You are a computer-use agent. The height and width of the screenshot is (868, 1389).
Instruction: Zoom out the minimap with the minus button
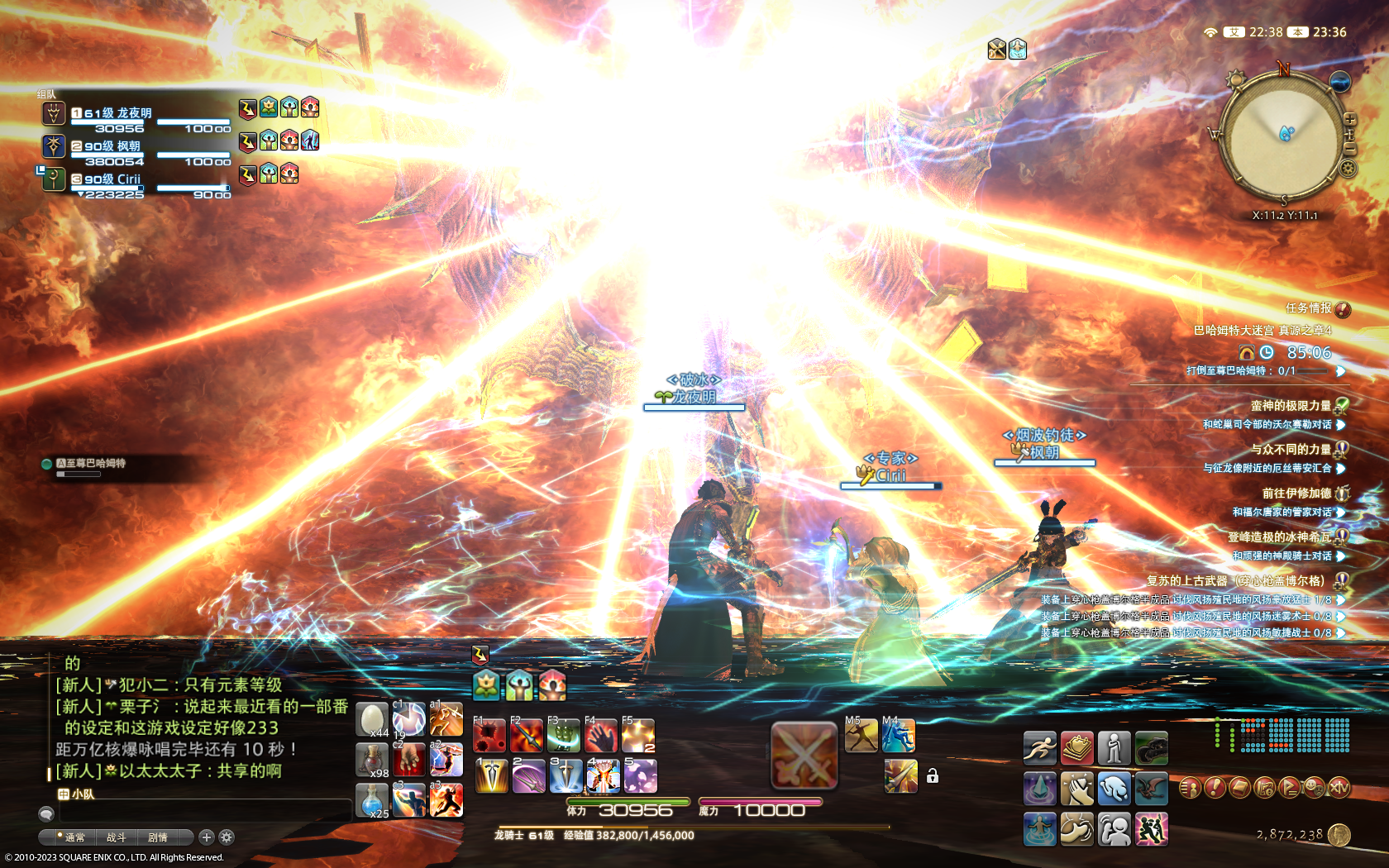coord(1349,147)
